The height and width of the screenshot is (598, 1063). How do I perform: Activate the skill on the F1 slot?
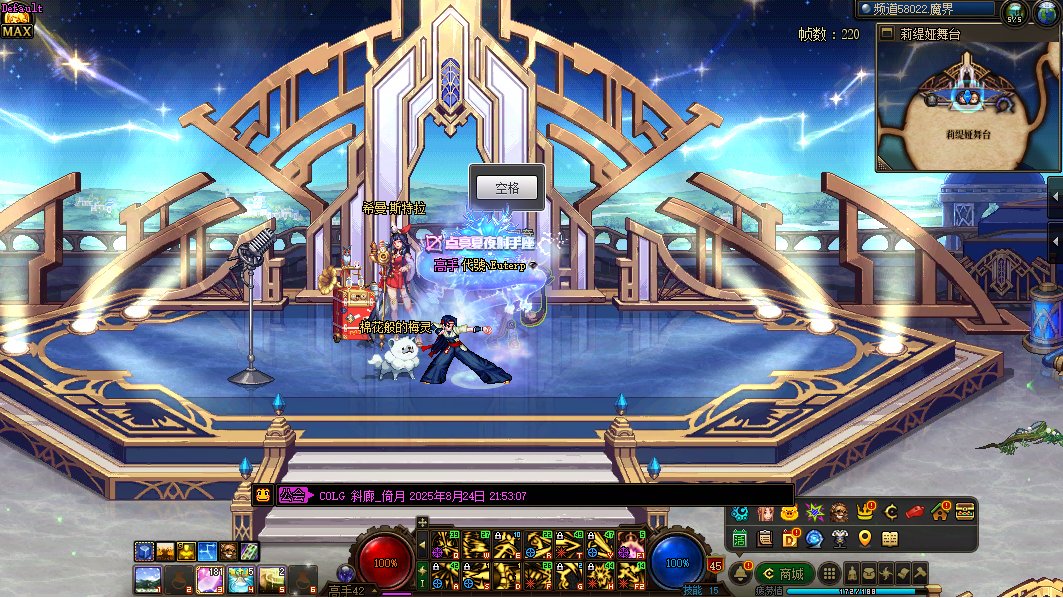[630, 546]
